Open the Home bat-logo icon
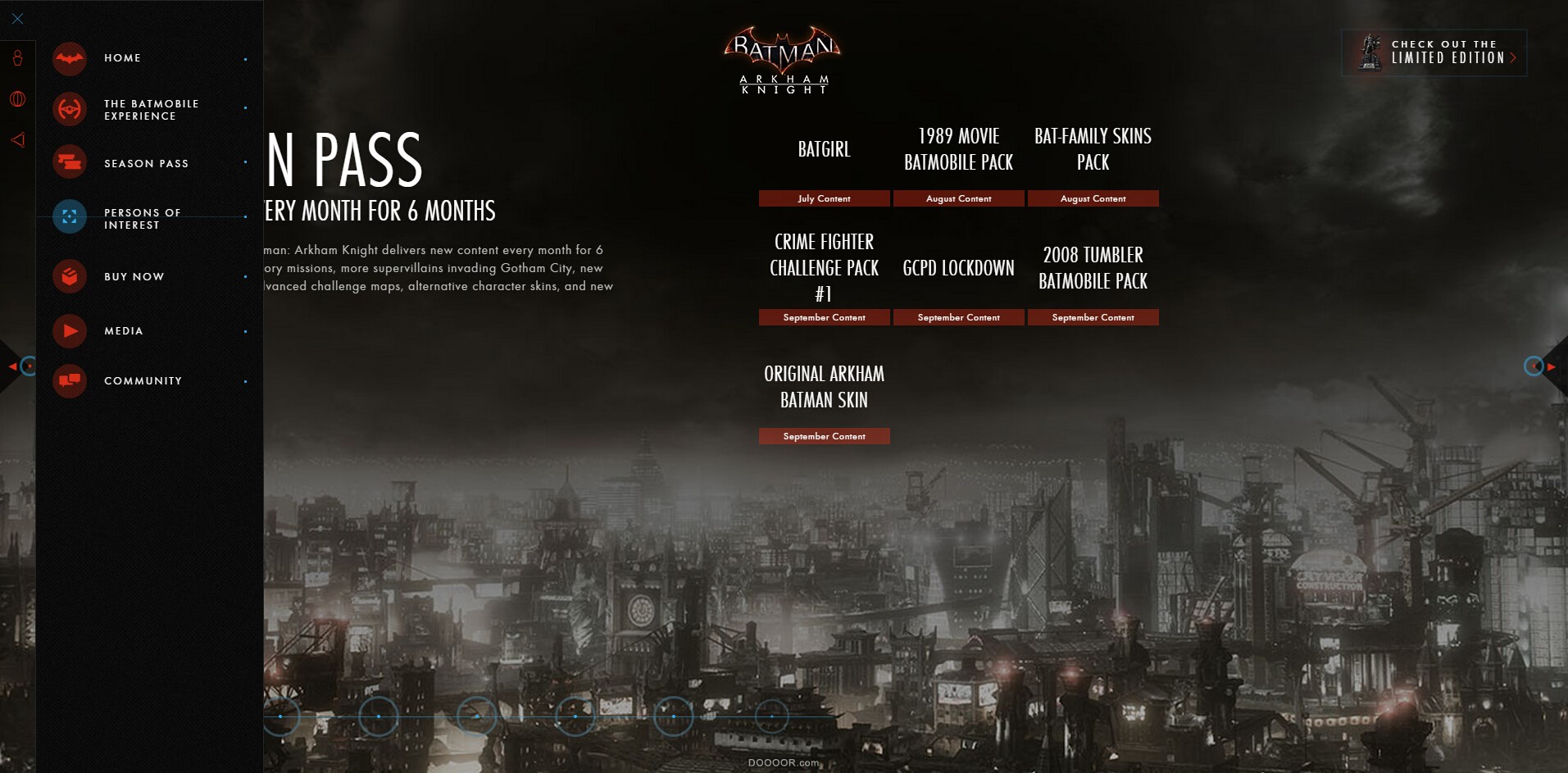Image resolution: width=1568 pixels, height=773 pixels. click(70, 58)
